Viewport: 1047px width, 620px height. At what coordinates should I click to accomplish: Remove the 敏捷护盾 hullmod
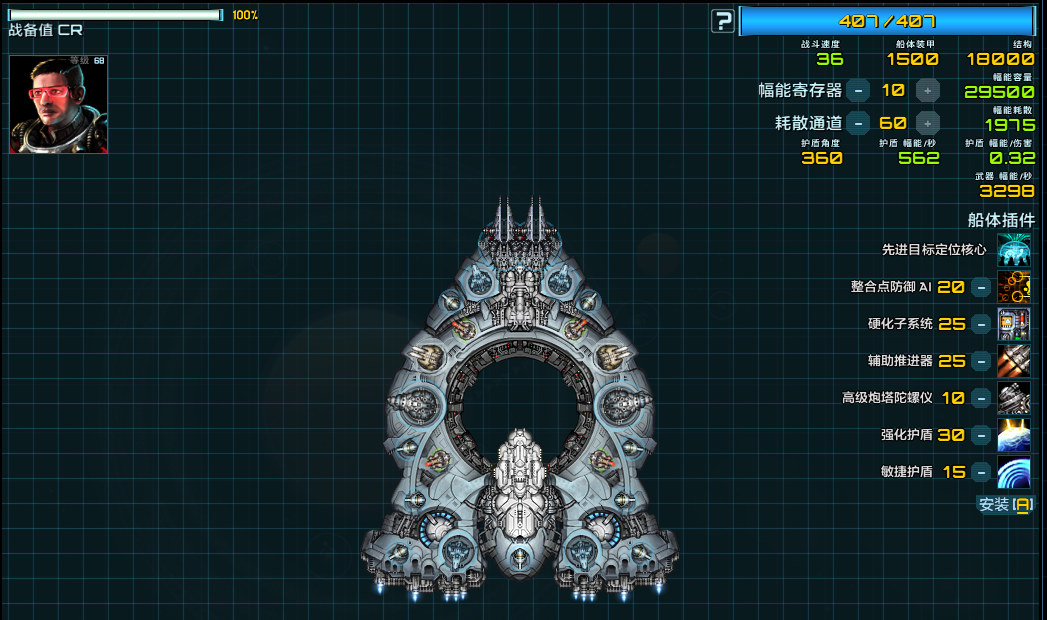pyautogui.click(x=982, y=472)
